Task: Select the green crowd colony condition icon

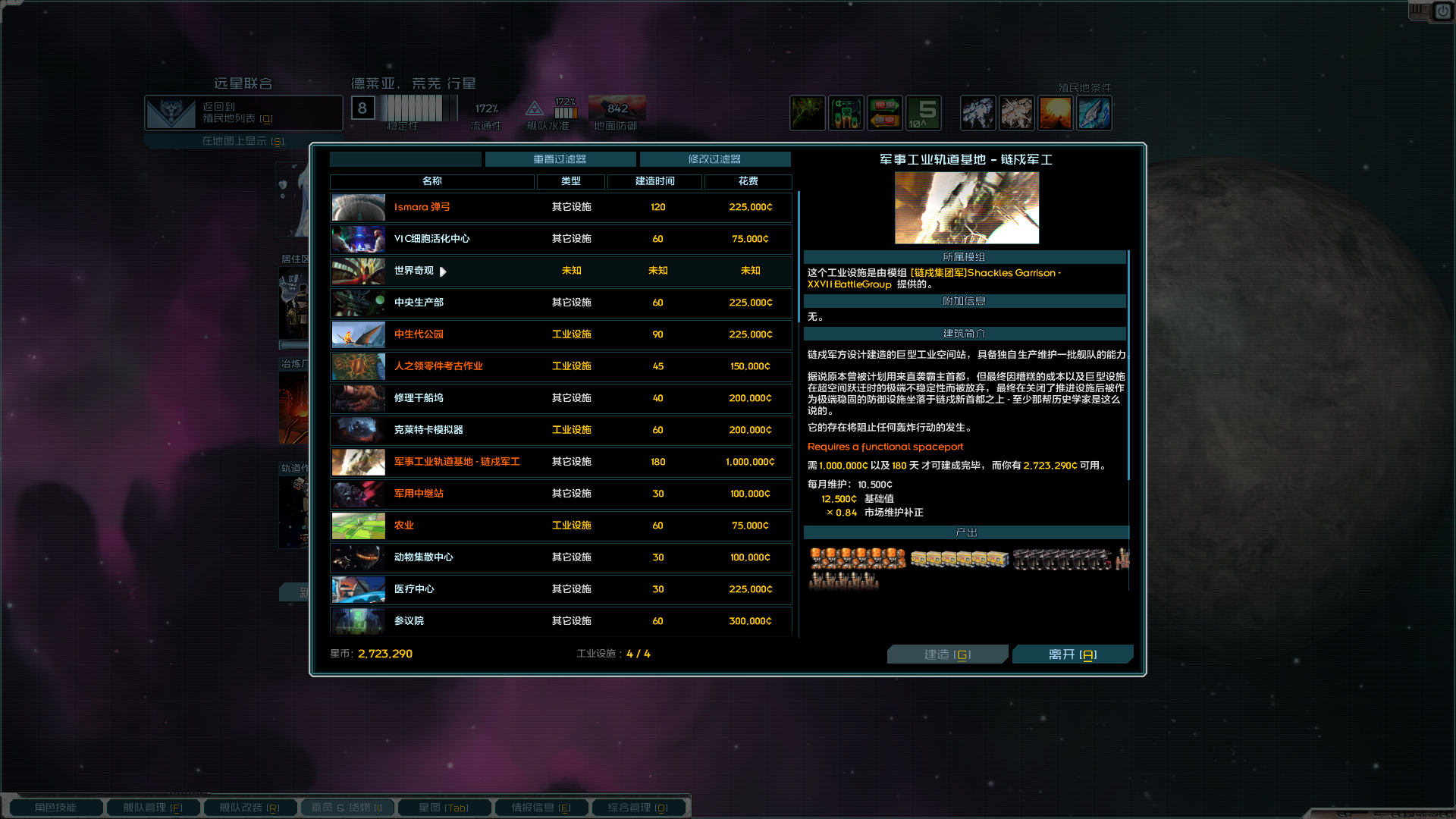Action: (x=808, y=112)
